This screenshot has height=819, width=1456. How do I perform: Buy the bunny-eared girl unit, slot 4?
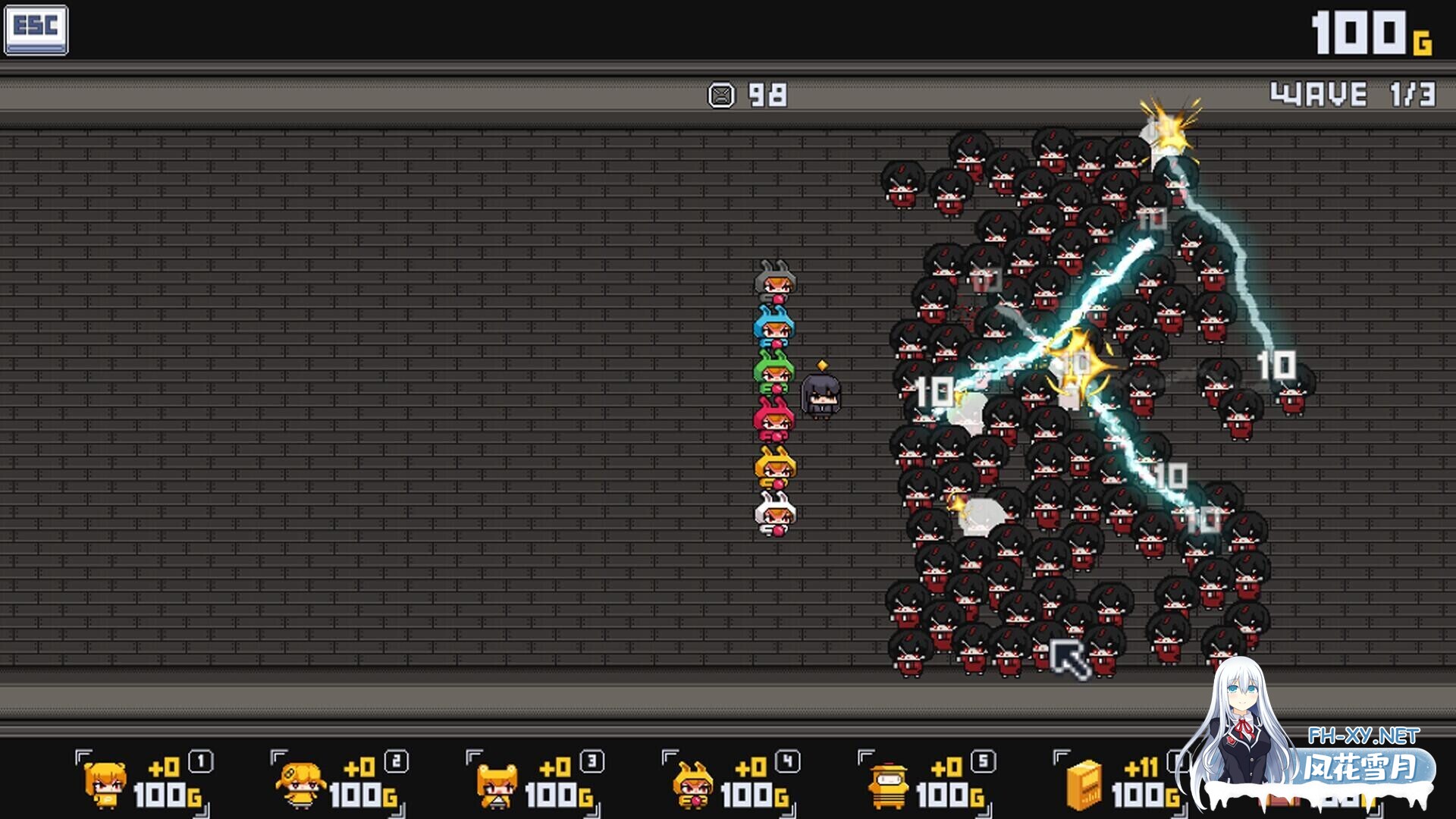click(730, 783)
